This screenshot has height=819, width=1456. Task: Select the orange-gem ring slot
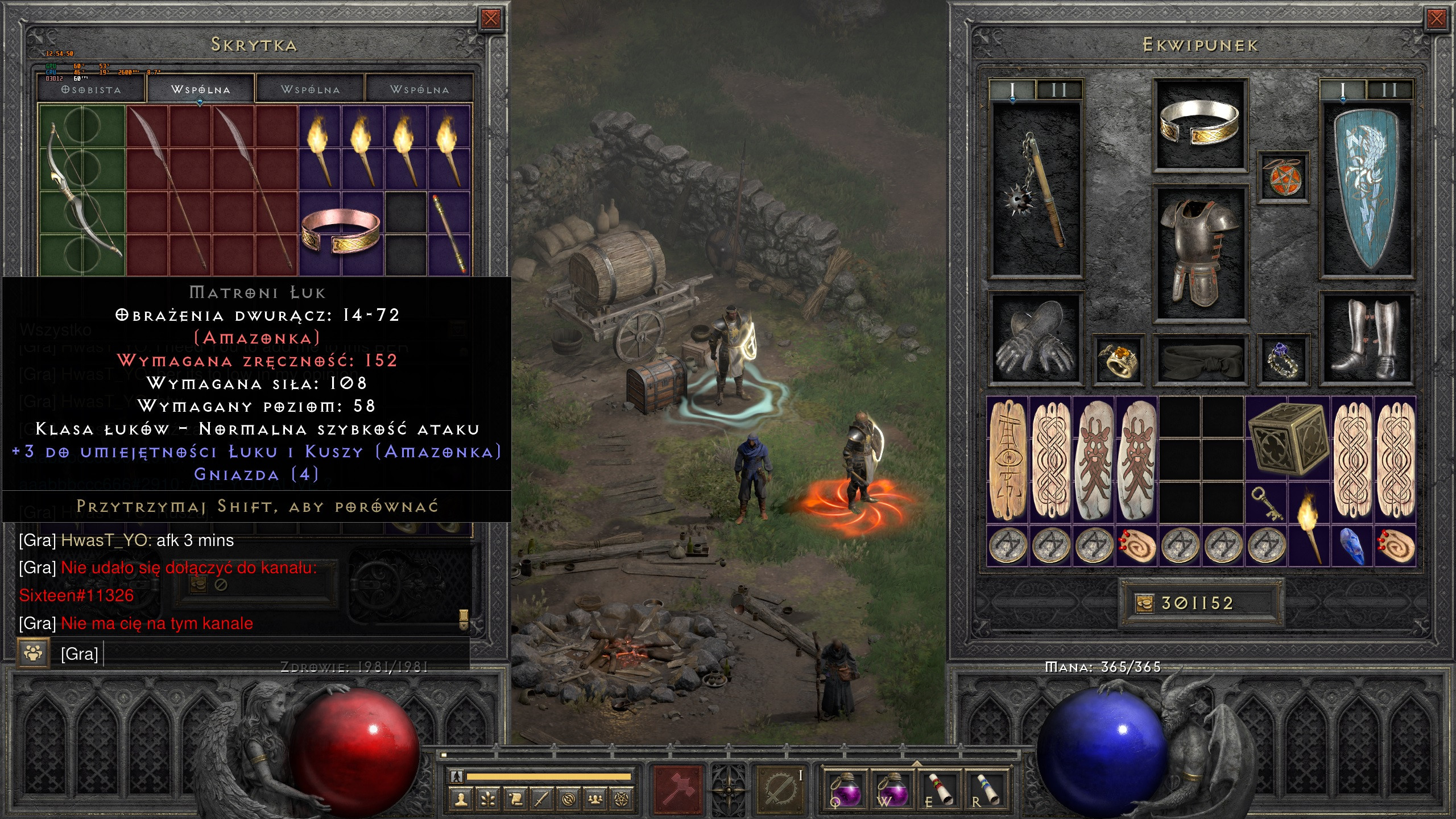1118,359
